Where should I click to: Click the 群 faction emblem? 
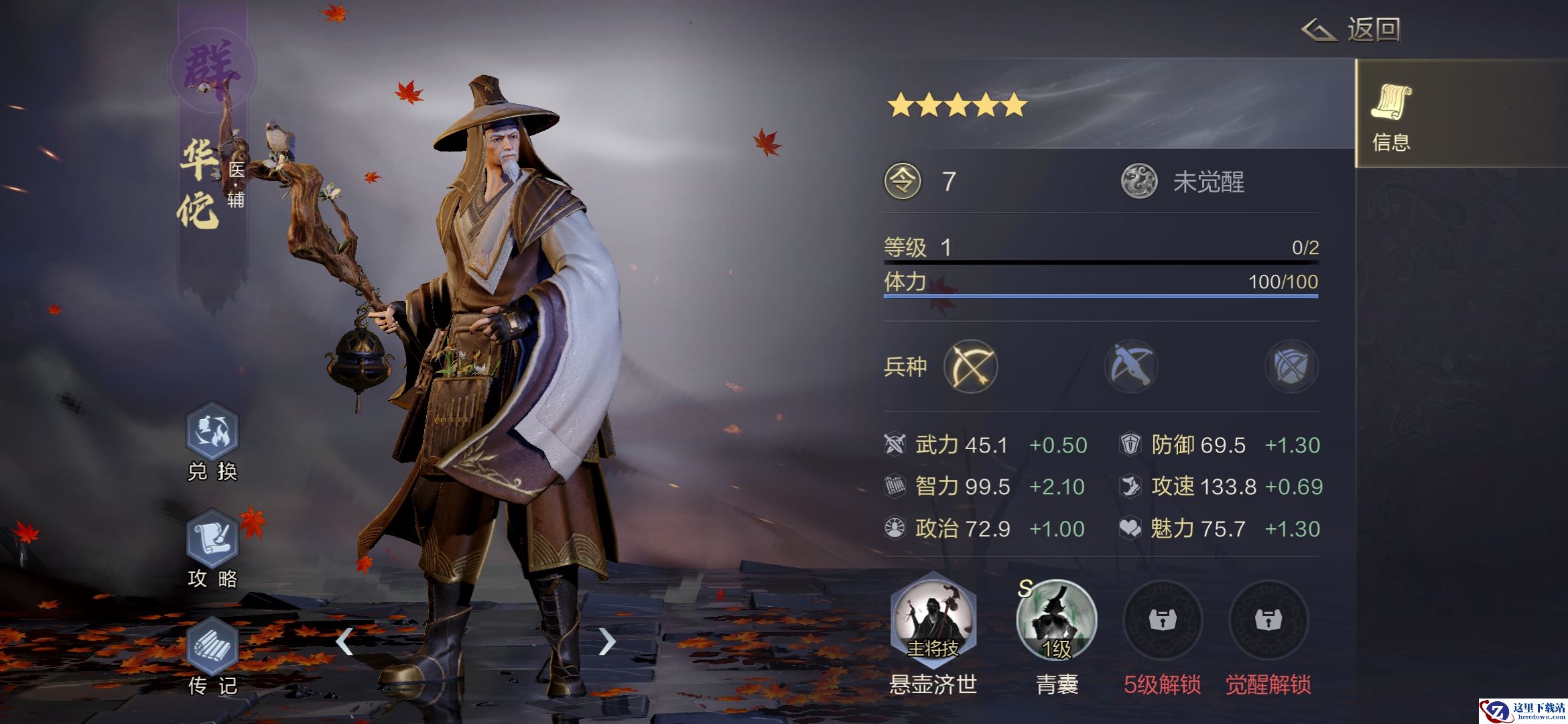[x=212, y=70]
